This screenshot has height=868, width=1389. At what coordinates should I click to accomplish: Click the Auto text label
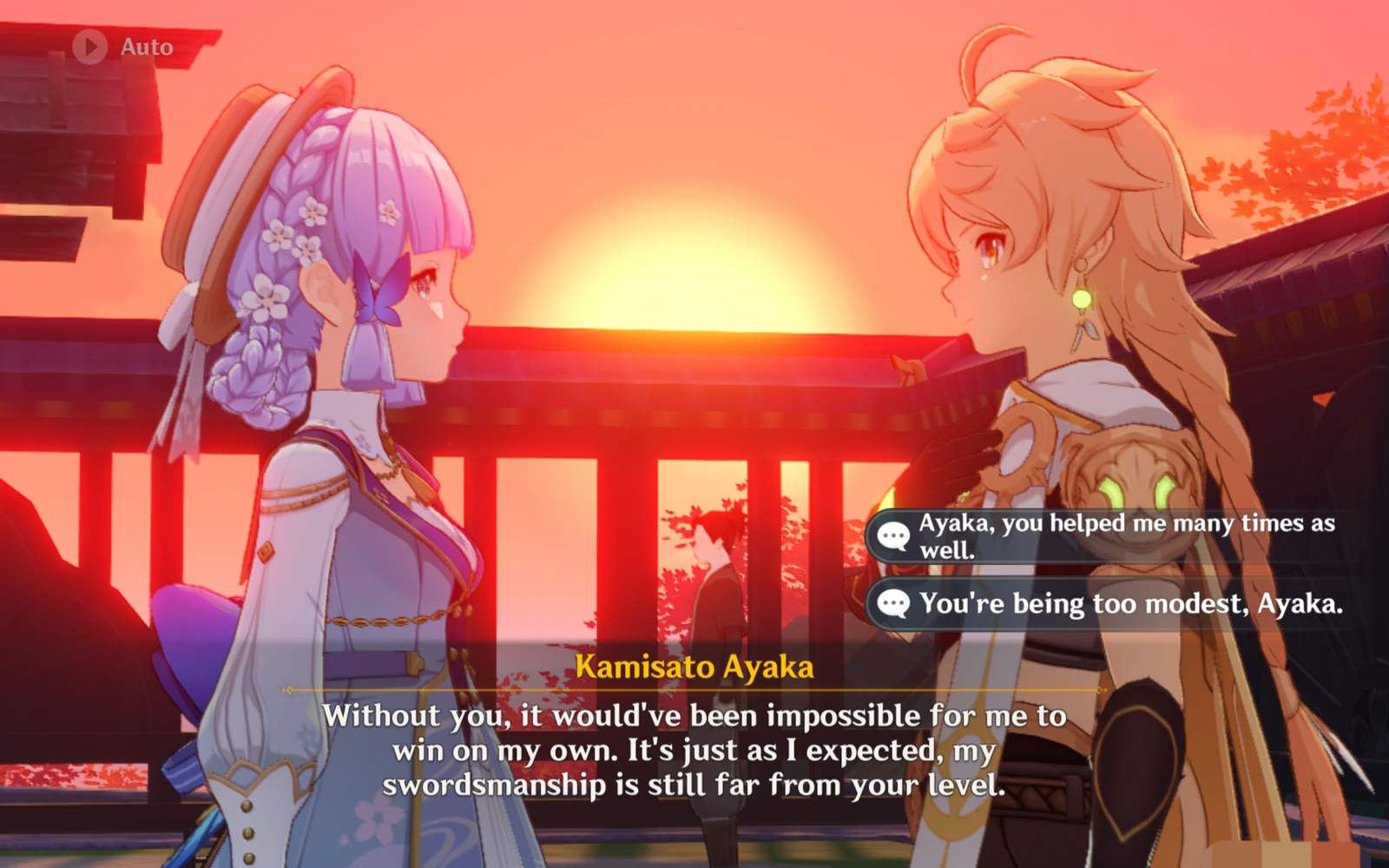pos(148,48)
